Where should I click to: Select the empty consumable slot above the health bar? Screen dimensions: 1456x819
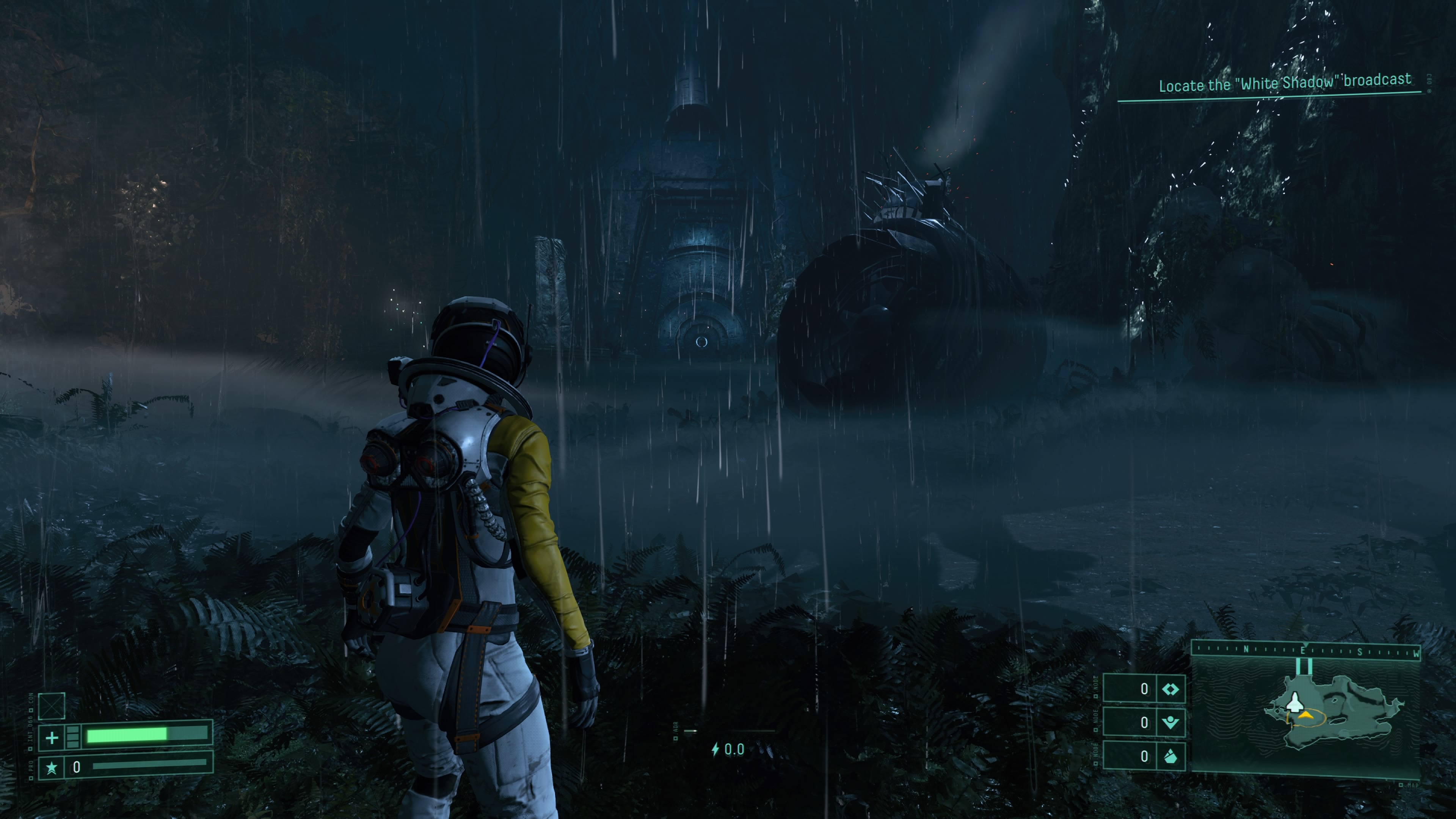(x=52, y=706)
